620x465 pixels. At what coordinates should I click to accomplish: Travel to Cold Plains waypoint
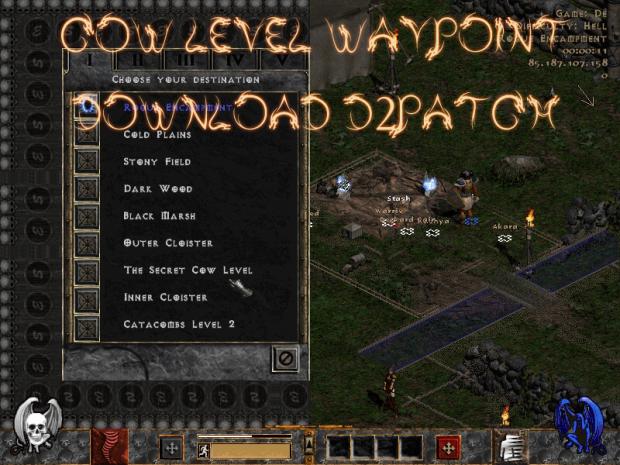click(157, 134)
